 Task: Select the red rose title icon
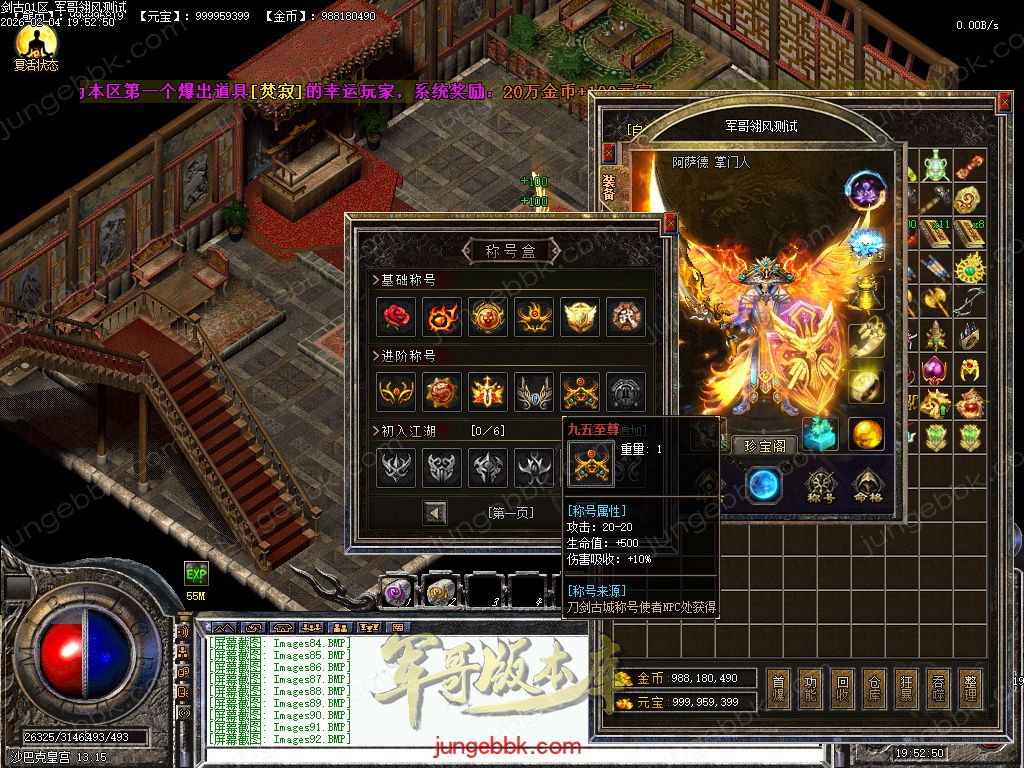396,317
